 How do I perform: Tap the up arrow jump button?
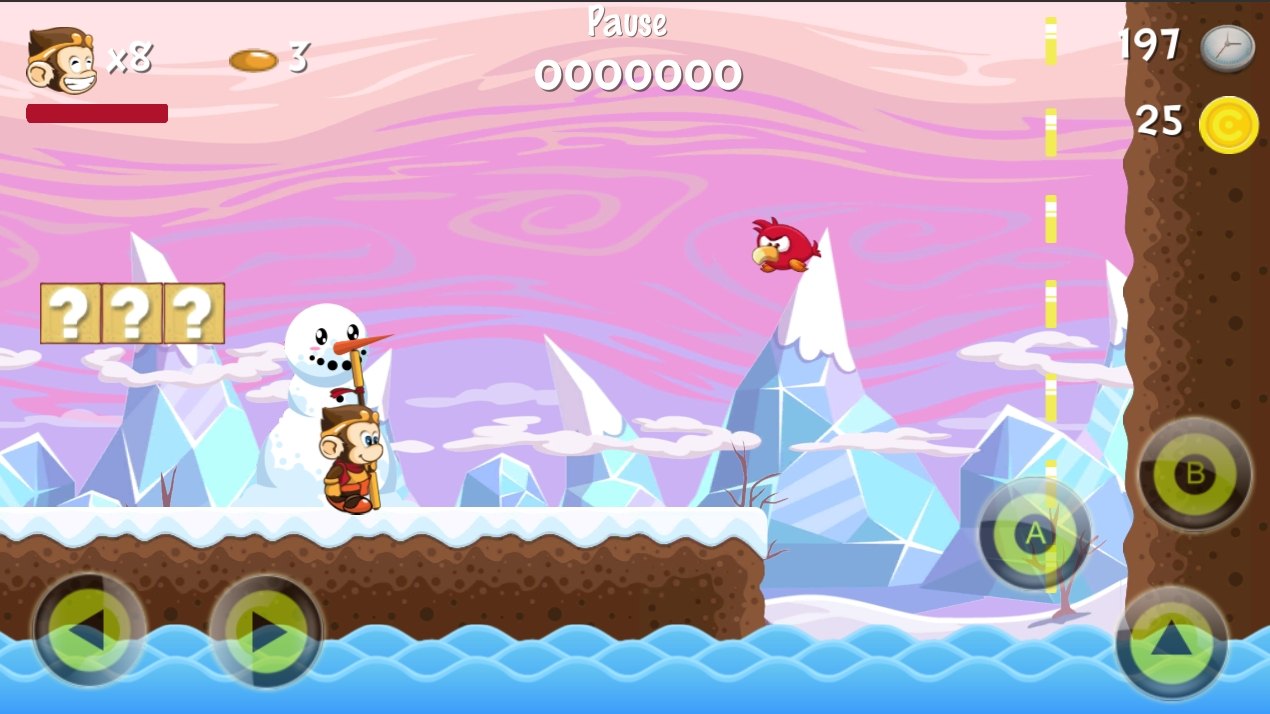click(1172, 641)
